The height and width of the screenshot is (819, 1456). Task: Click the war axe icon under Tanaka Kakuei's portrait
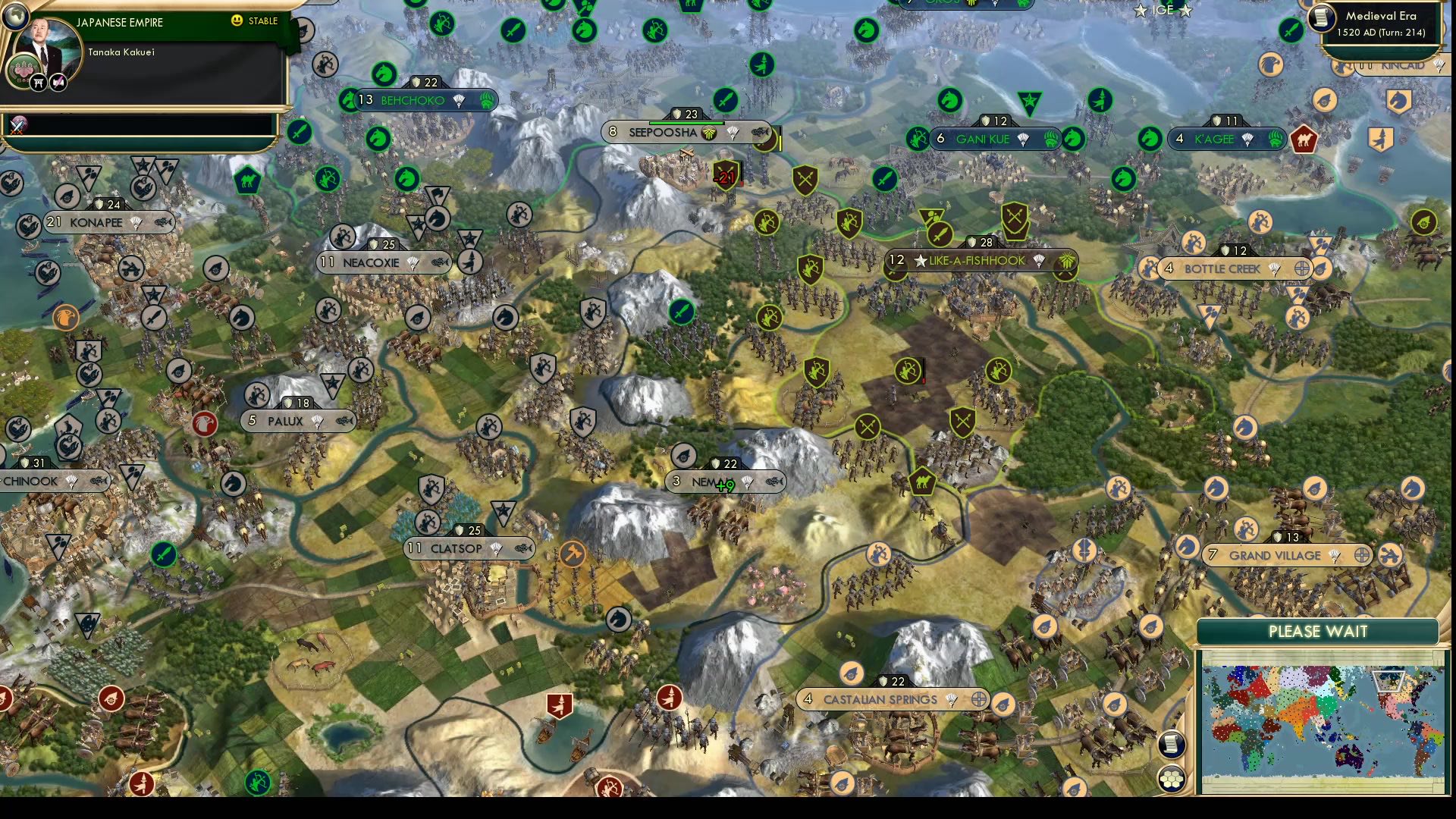[x=58, y=83]
